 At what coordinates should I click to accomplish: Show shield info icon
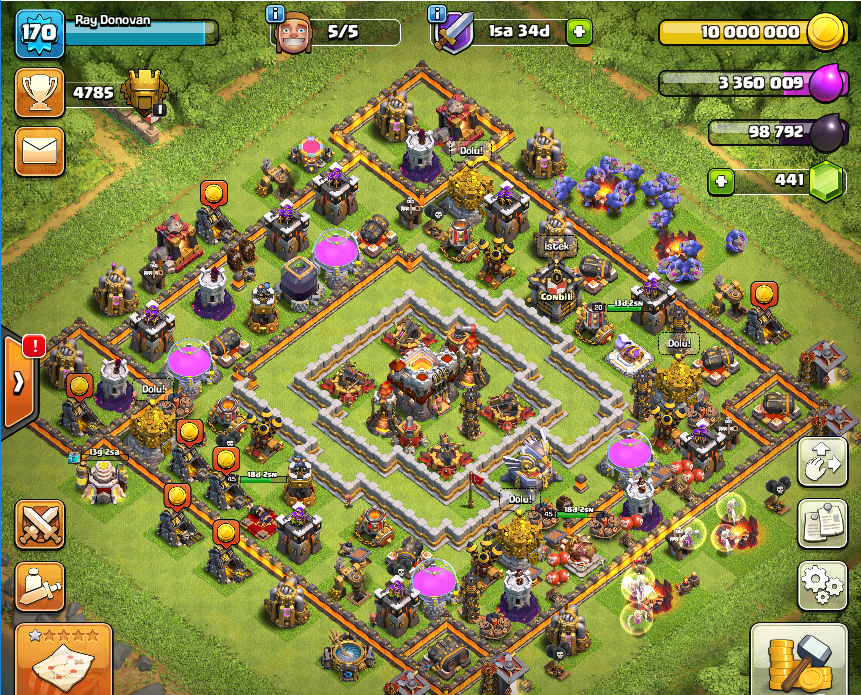(x=436, y=13)
